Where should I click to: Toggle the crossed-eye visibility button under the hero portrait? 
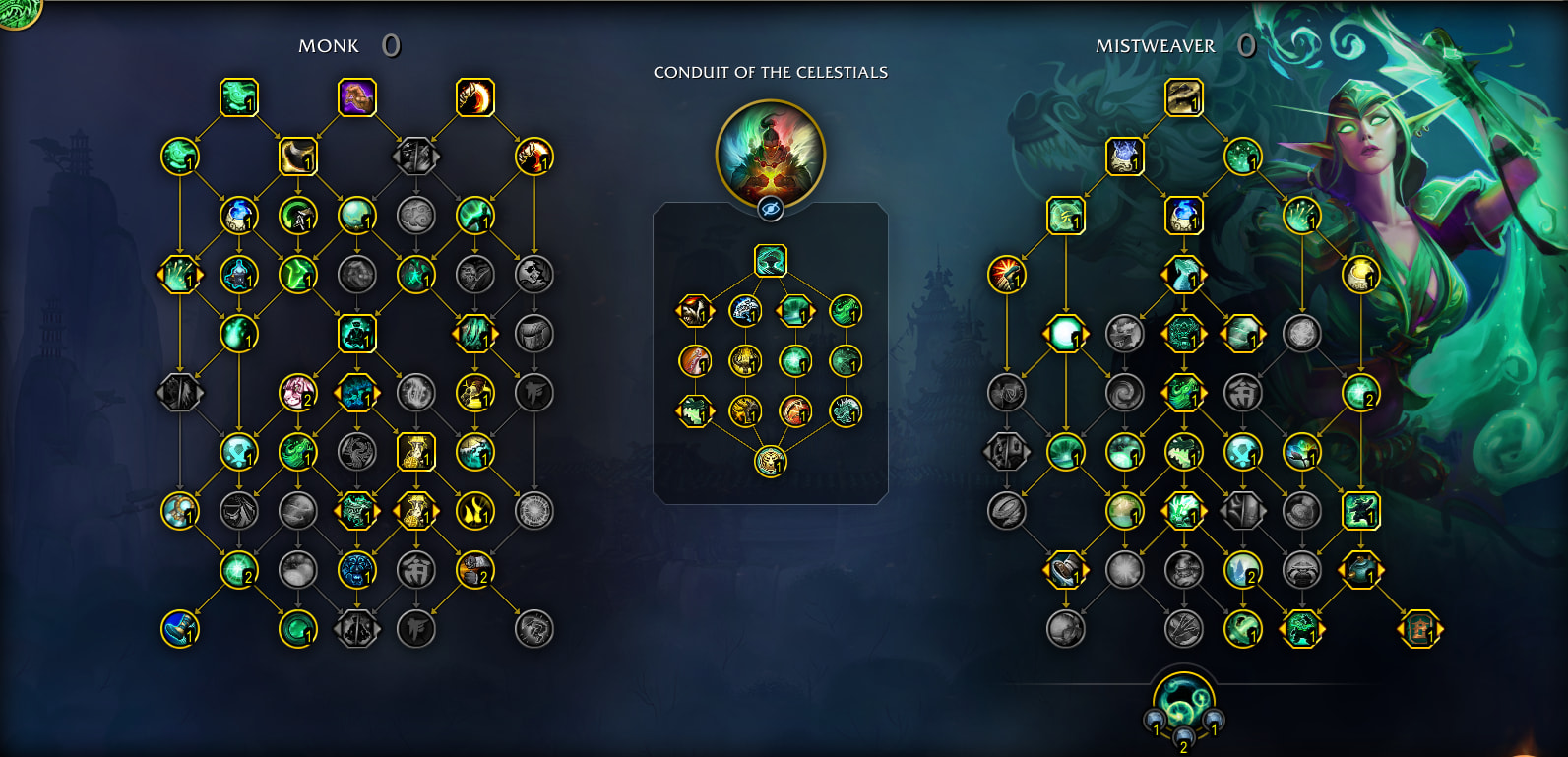(x=770, y=209)
